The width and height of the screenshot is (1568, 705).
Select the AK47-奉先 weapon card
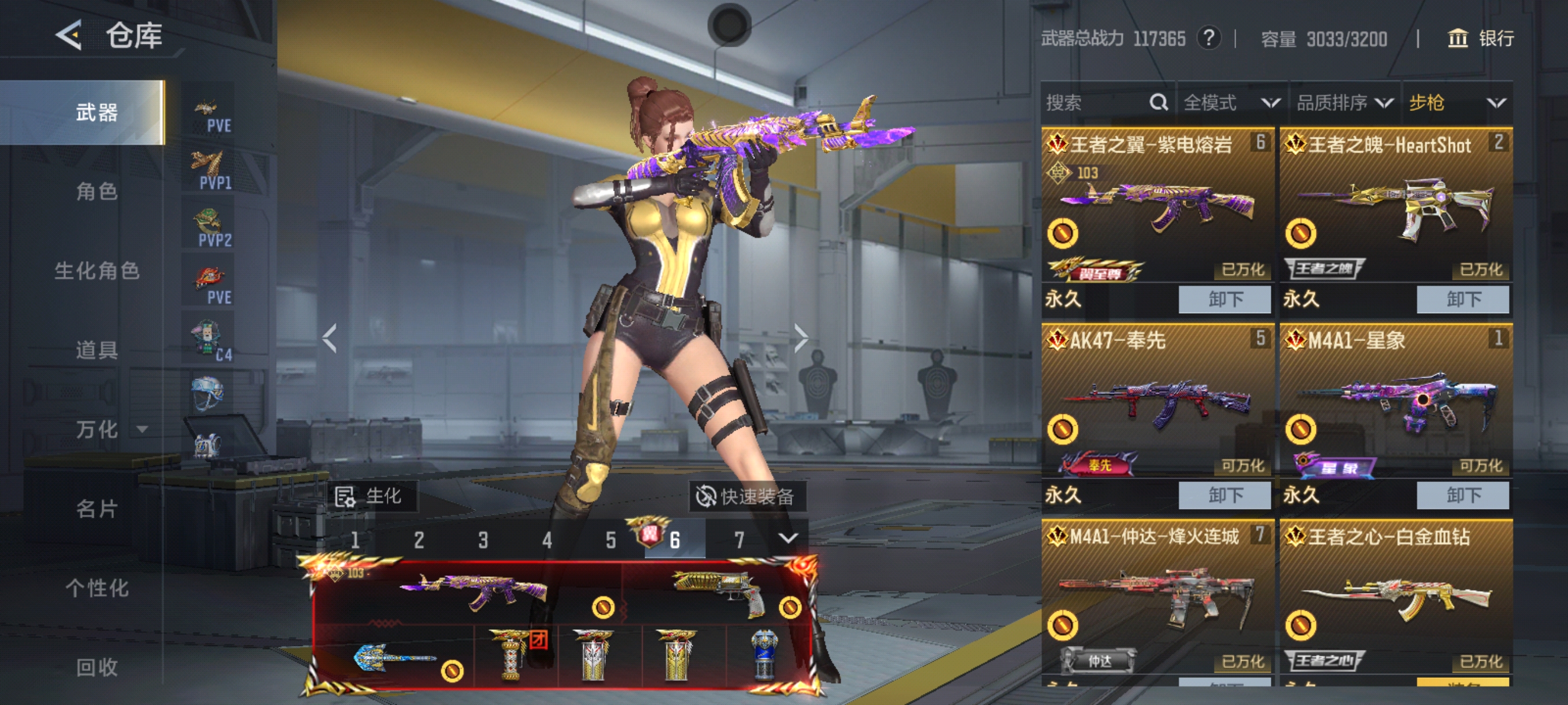pyautogui.click(x=1156, y=402)
